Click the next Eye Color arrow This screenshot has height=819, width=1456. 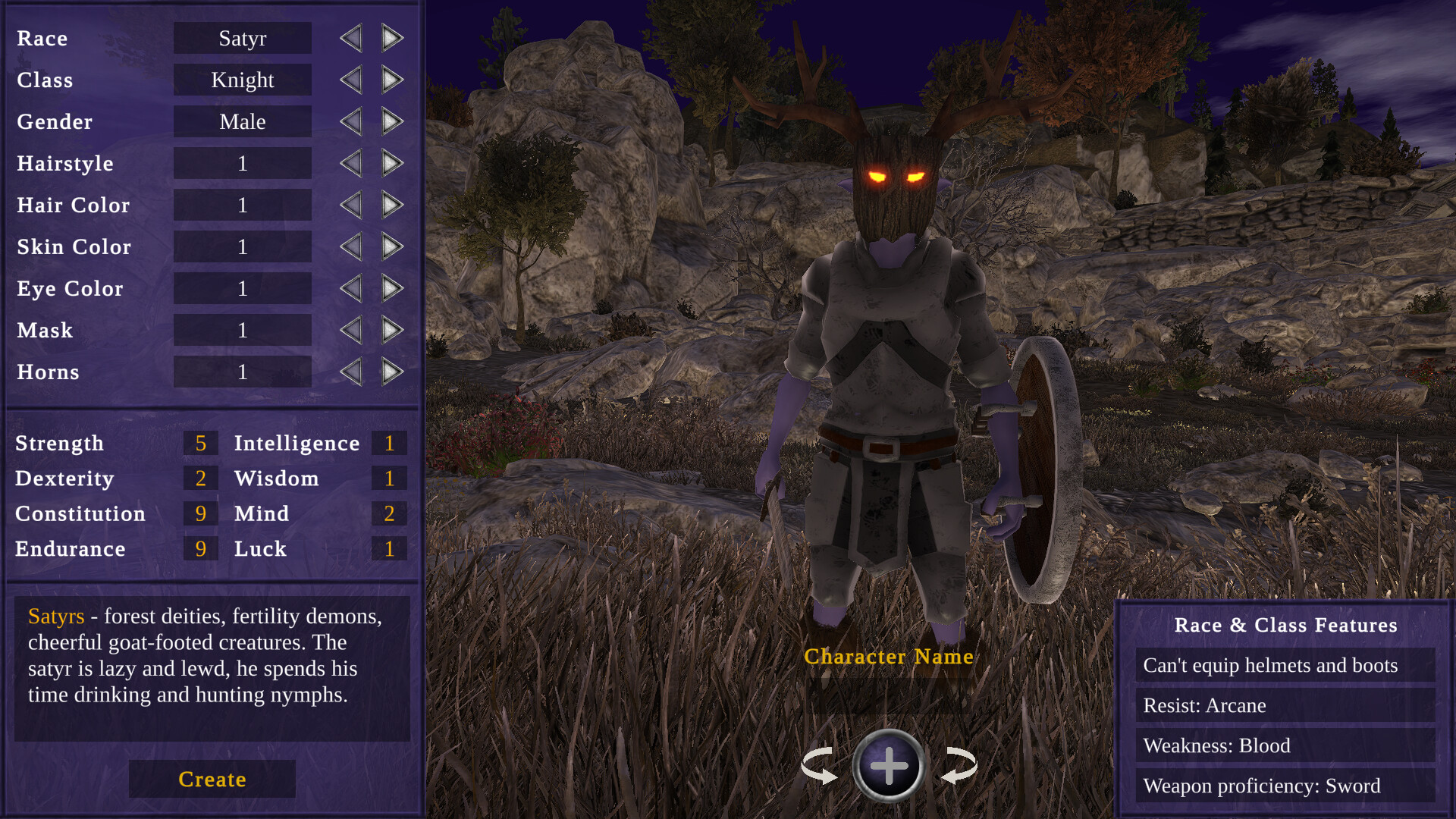[x=391, y=288]
